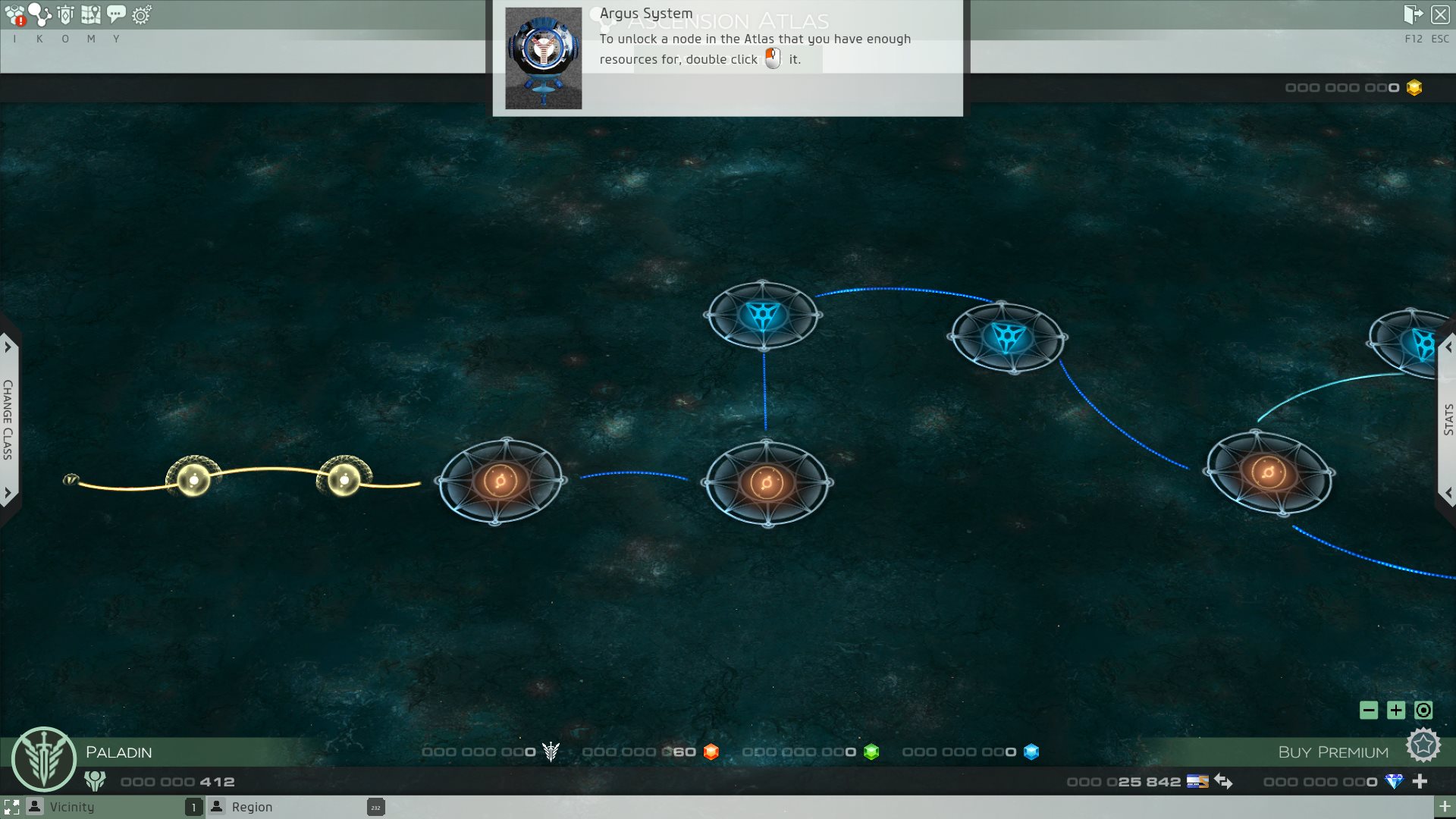Screen dimensions: 1456x819
Task: Open the chat speech bubble icon
Action: (116, 15)
